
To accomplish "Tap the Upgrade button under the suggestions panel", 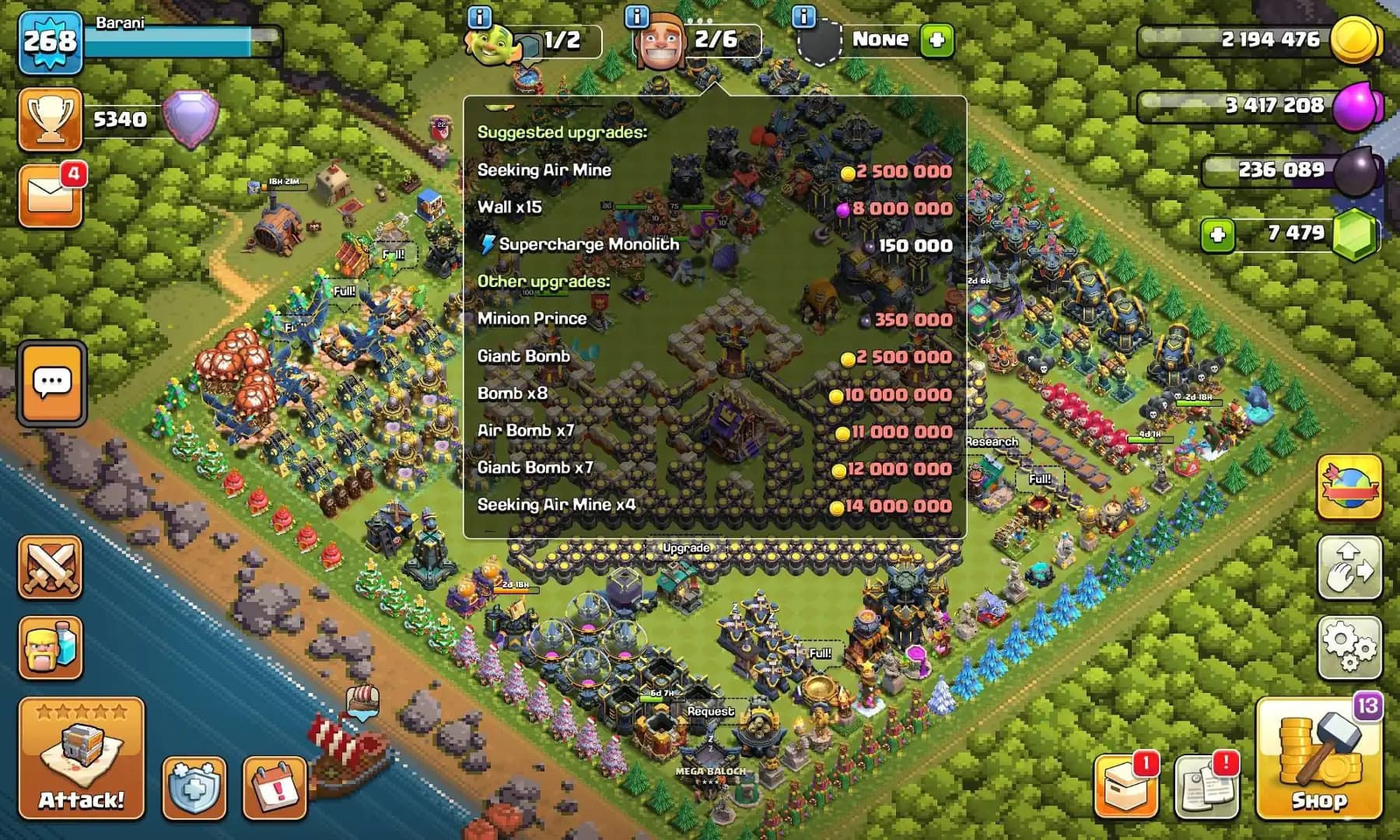I will tap(688, 548).
